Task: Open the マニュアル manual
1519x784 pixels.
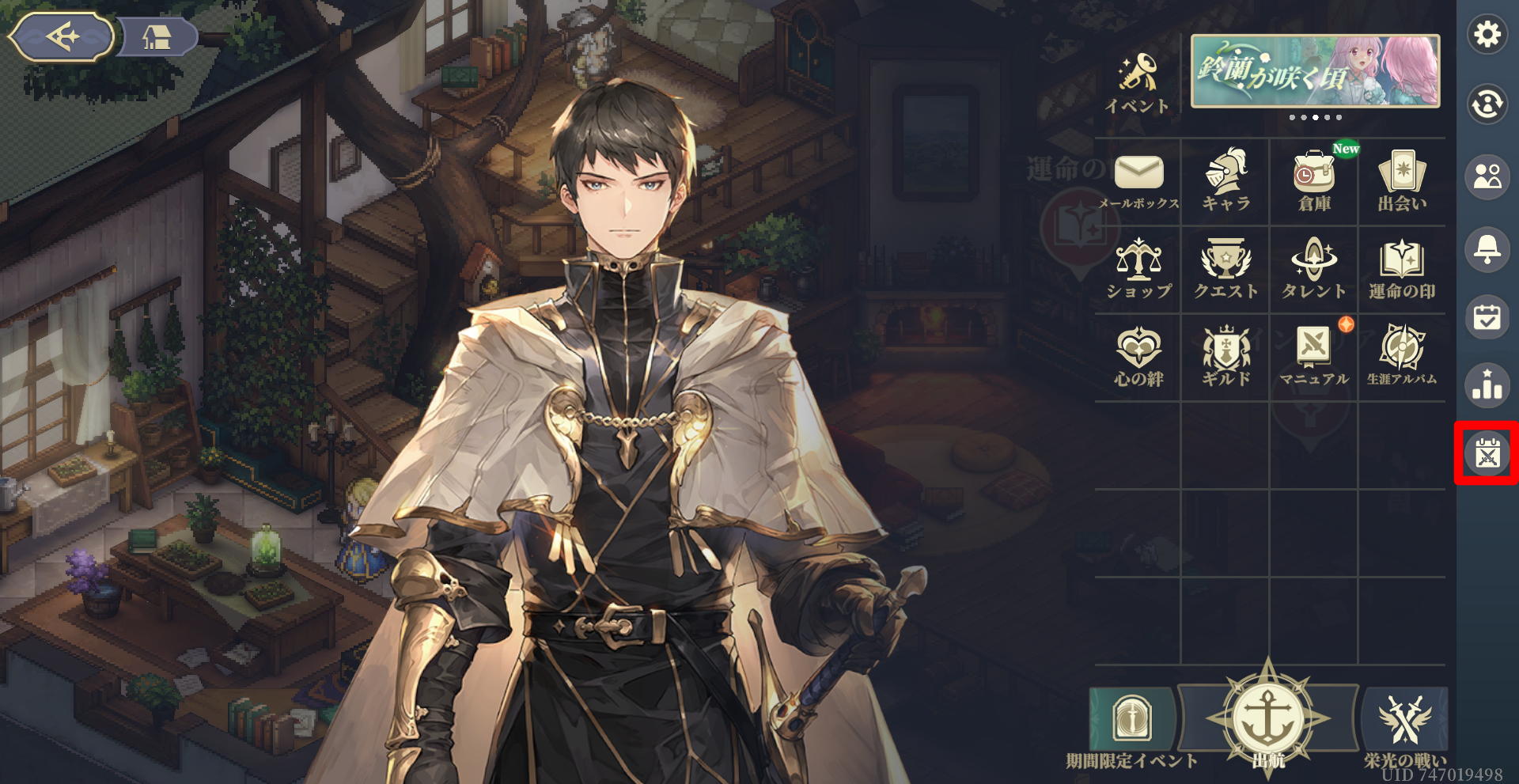Action: (x=1314, y=357)
